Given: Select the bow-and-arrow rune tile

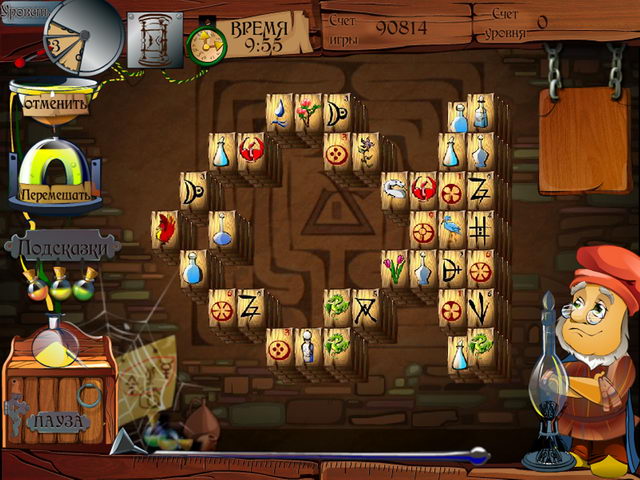Looking at the screenshot, I should (x=452, y=268).
